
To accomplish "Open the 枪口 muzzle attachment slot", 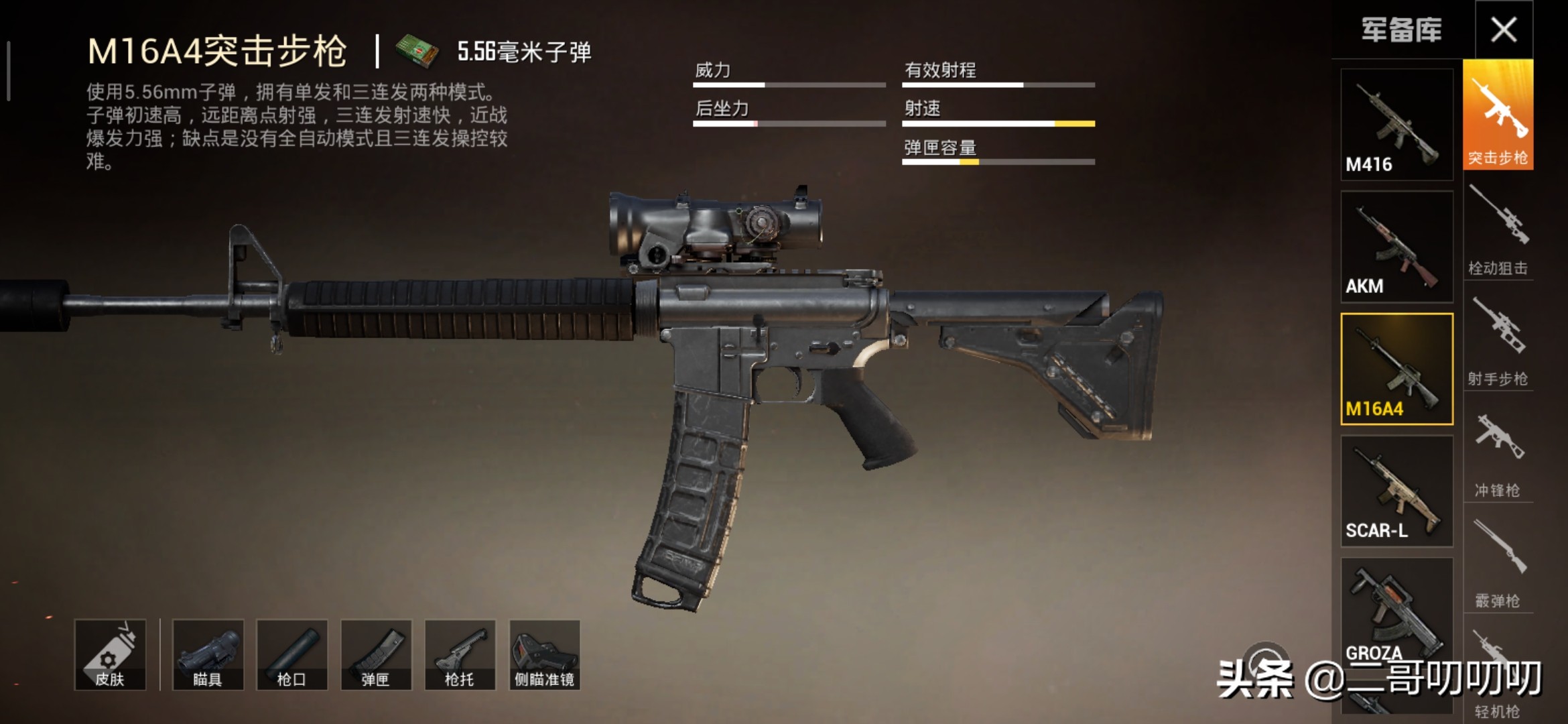I will pos(293,654).
